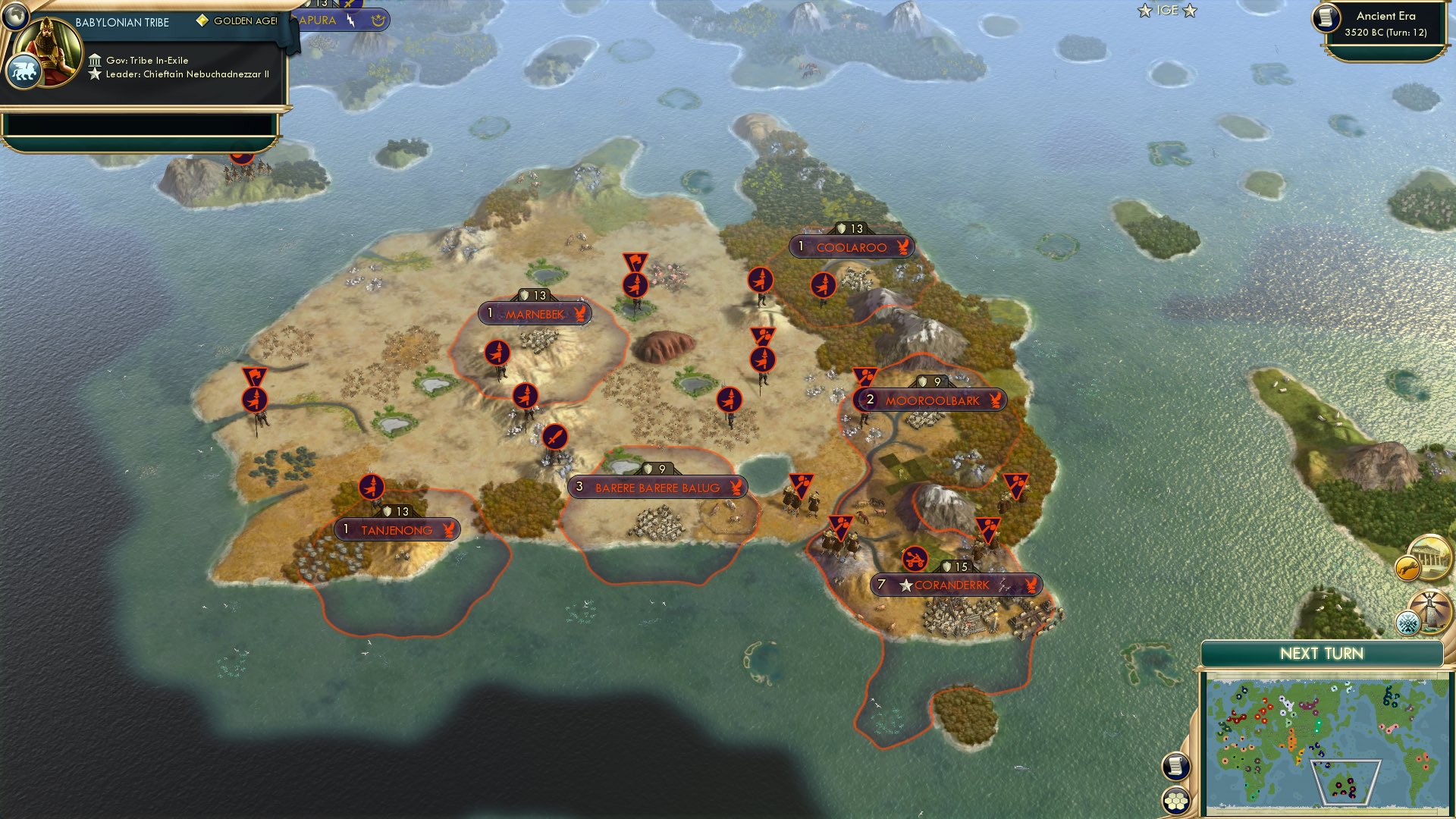Click the growth eagle on Tanjenong's banner
The image size is (1456, 819).
coord(449,531)
